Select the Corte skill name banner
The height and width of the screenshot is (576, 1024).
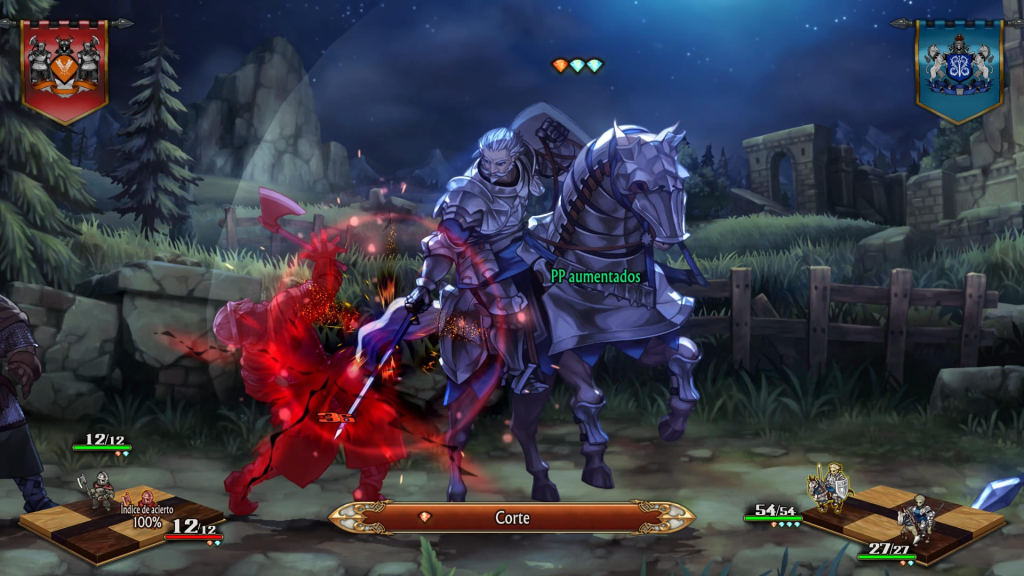coord(512,517)
